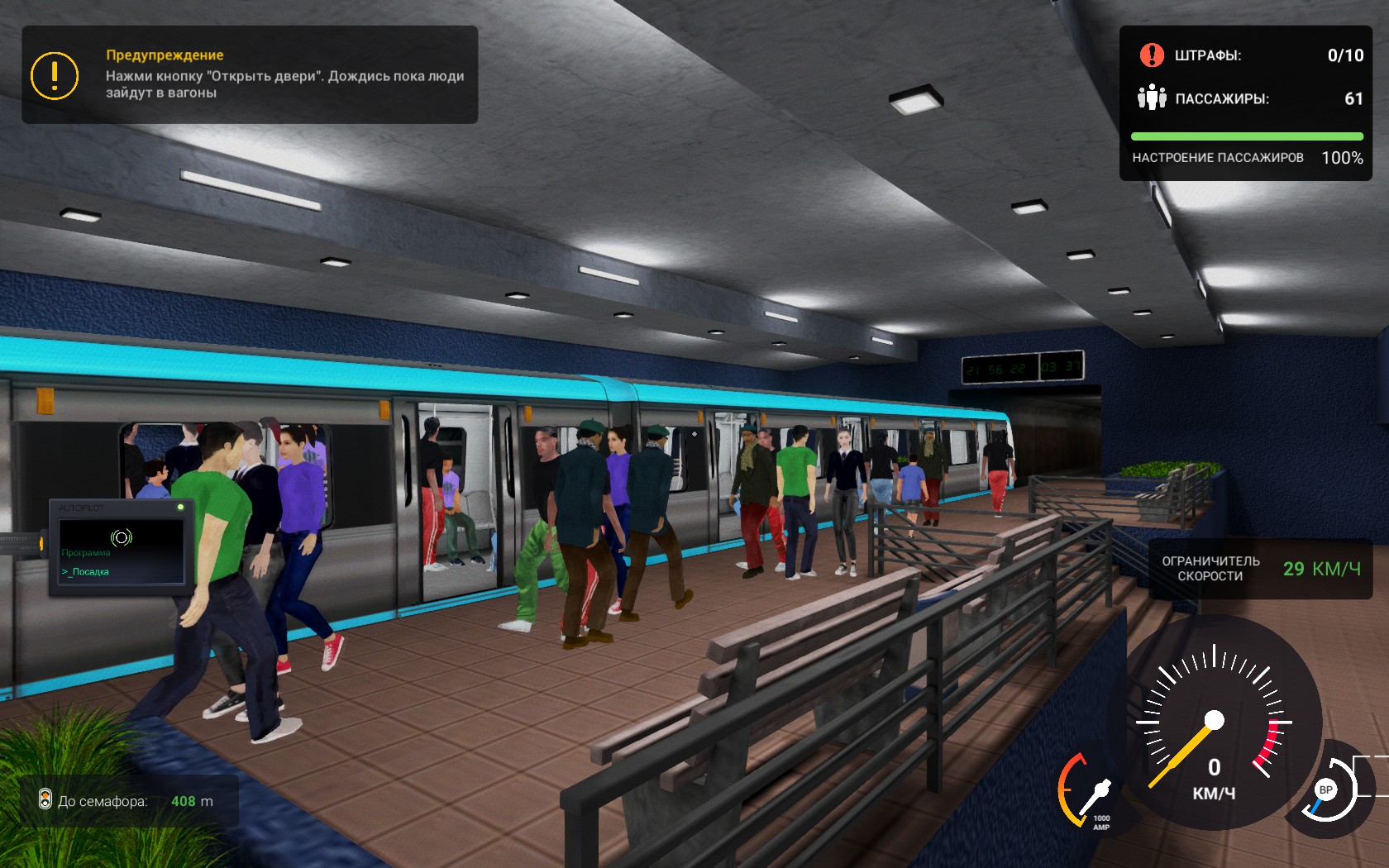Toggle the green AUTOPILOT status light
Screen dimensions: 1389x868
[x=181, y=507]
